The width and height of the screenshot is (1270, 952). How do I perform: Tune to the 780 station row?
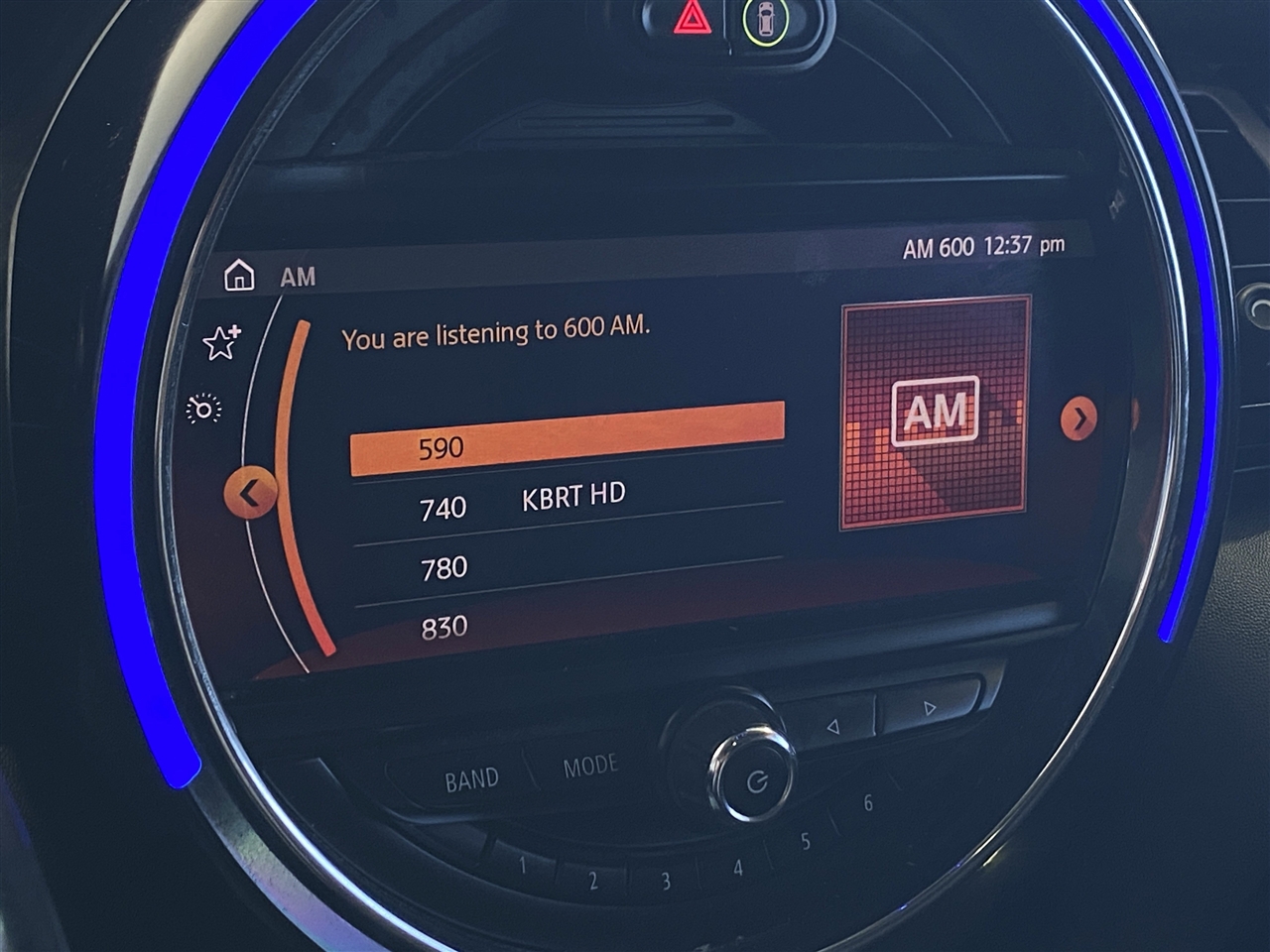coord(567,565)
